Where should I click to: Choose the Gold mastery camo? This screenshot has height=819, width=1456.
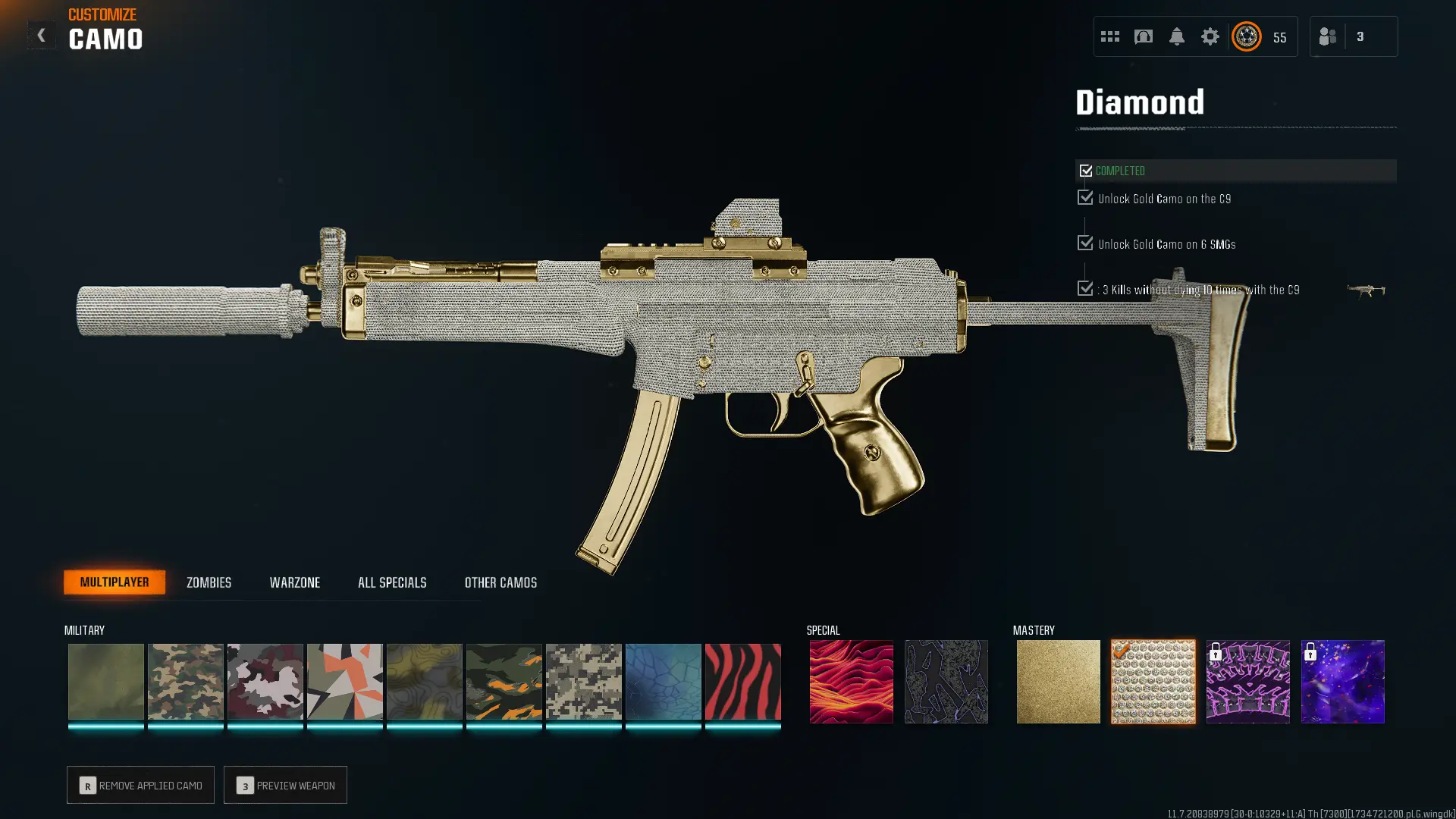coord(1058,681)
